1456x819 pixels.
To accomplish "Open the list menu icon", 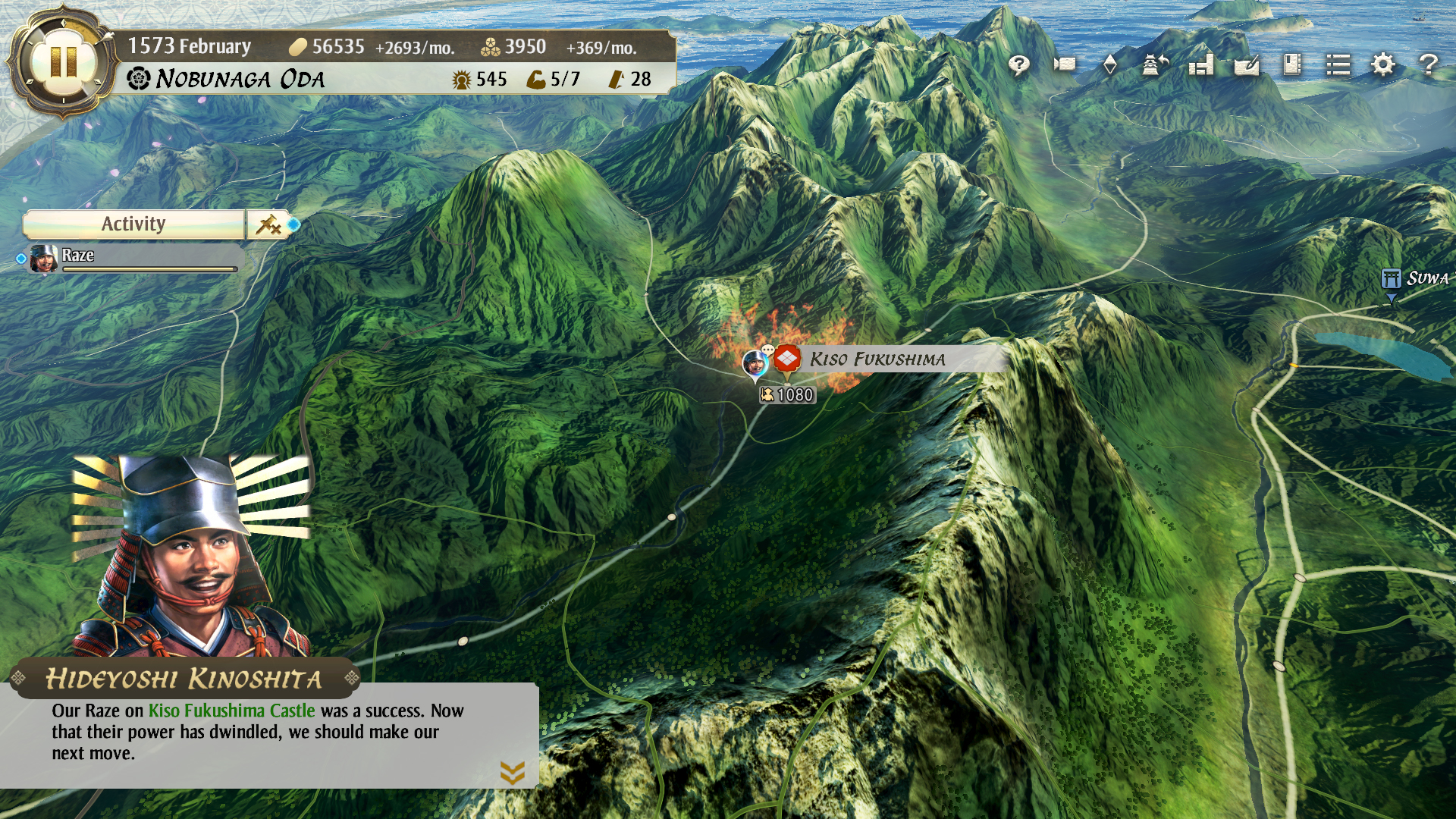I will (x=1338, y=64).
